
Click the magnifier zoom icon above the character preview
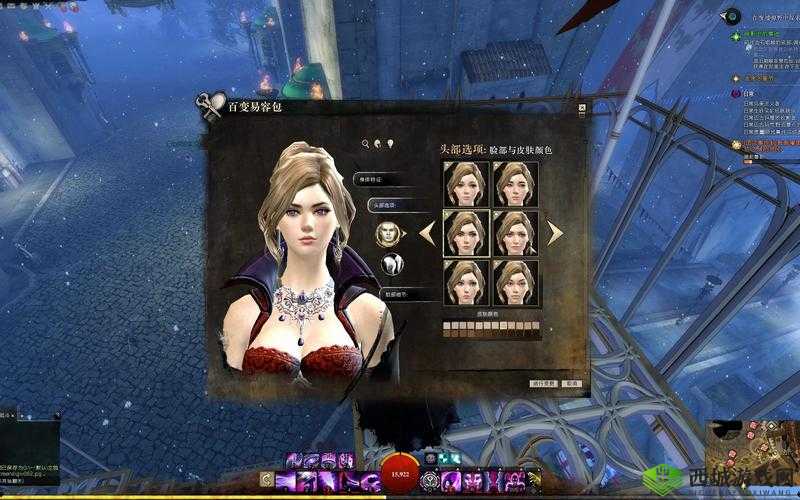click(366, 144)
